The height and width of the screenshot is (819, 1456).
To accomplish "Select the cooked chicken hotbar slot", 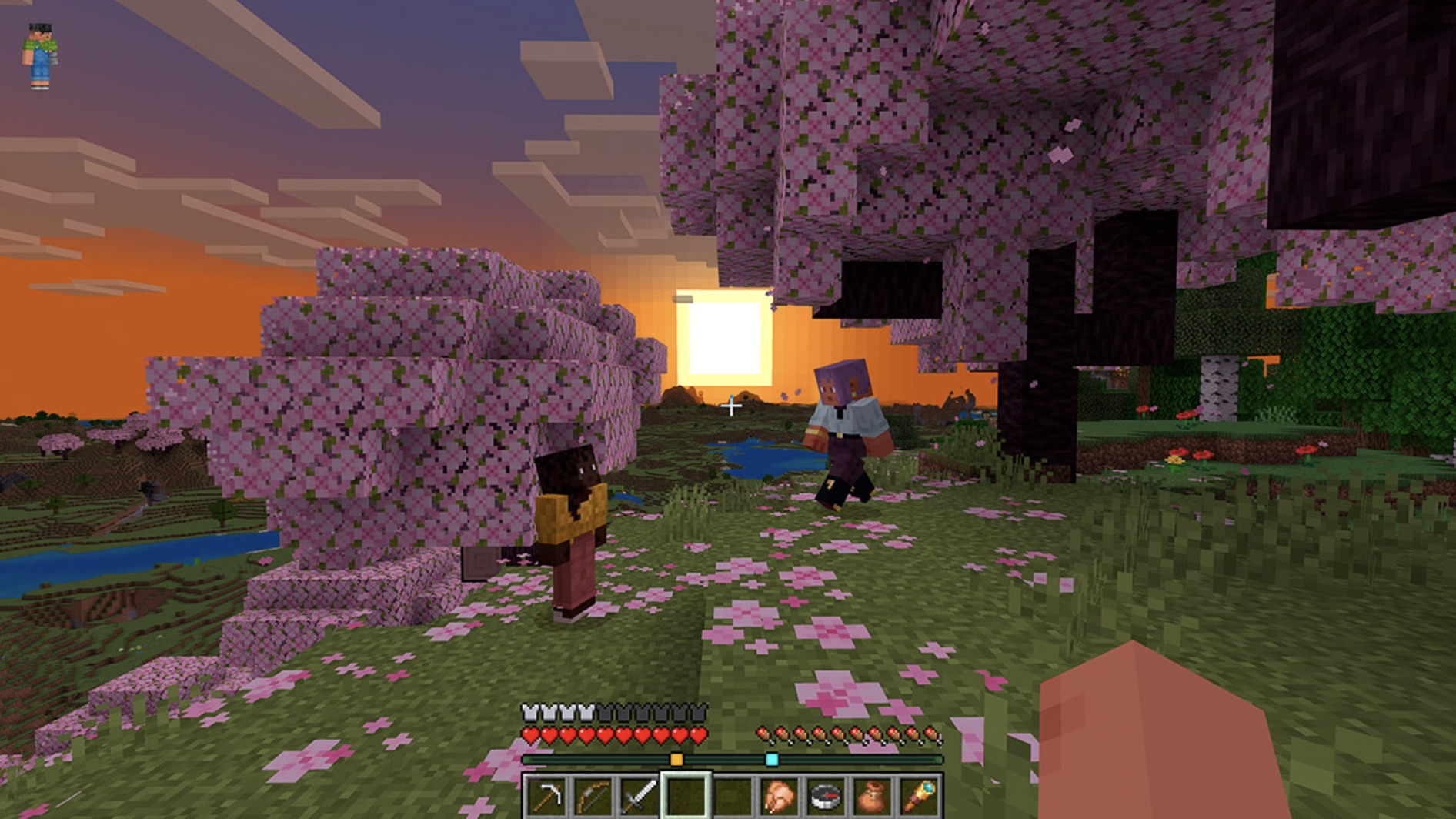I will 779,797.
